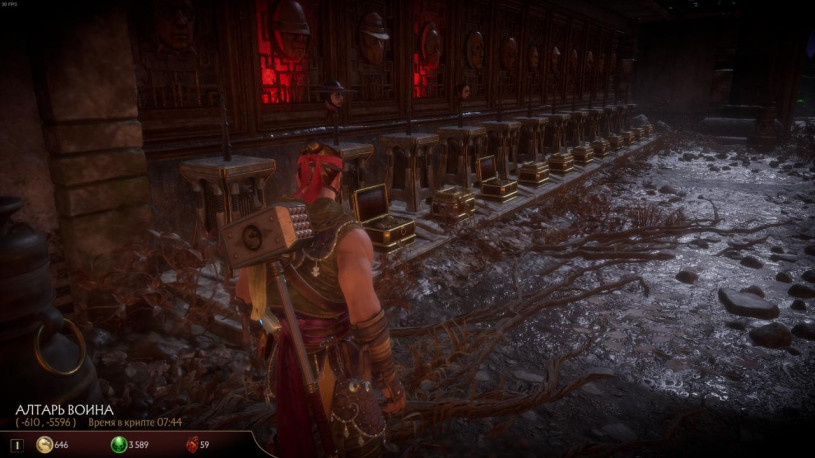Image resolution: width=815 pixels, height=458 pixels.
Task: Select the green soul fragments icon
Action: point(119,444)
